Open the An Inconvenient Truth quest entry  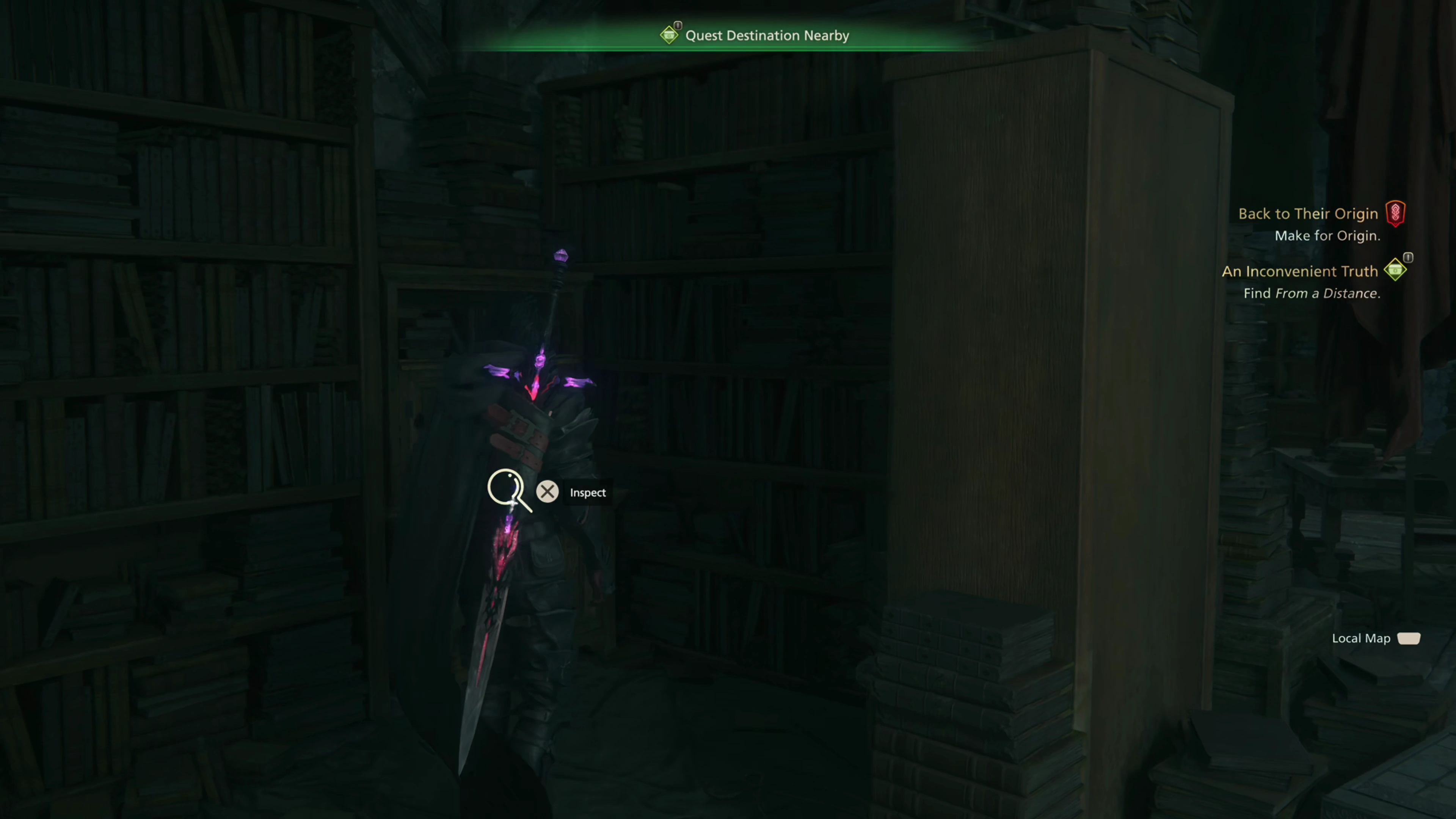[1299, 271]
